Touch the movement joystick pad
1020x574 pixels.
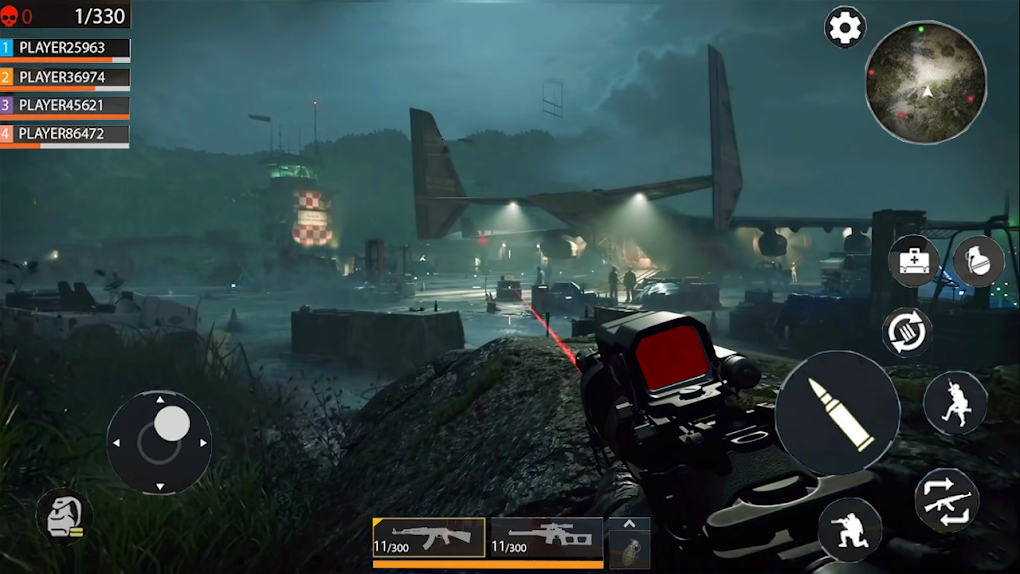pyautogui.click(x=159, y=441)
